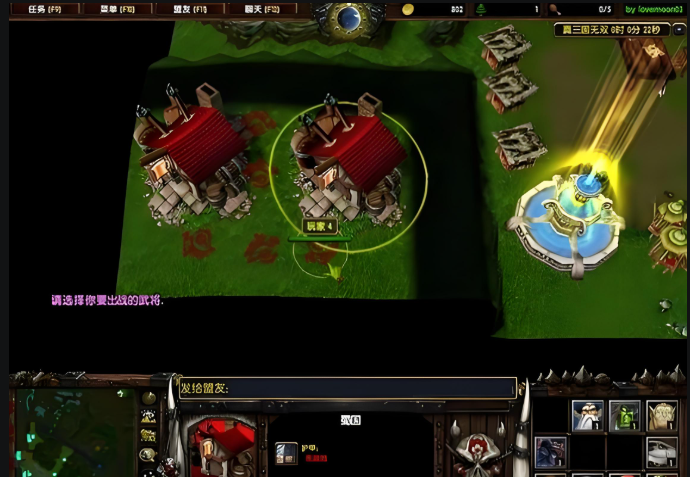Select the pointy-eared goblin-faced hero icon
The image size is (690, 477).
pyautogui.click(x=662, y=415)
